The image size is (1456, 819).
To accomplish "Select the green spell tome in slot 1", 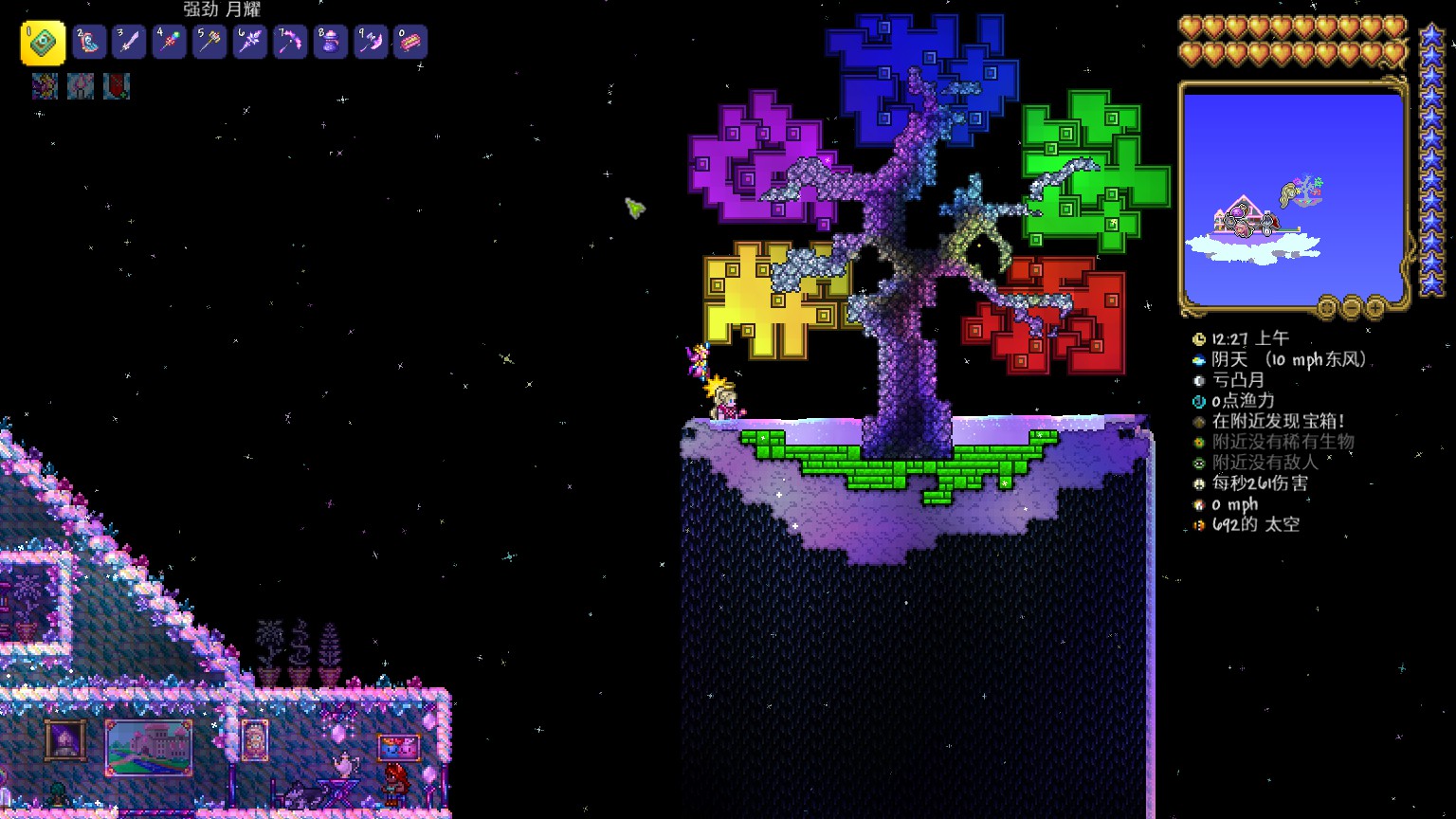I will [43, 43].
